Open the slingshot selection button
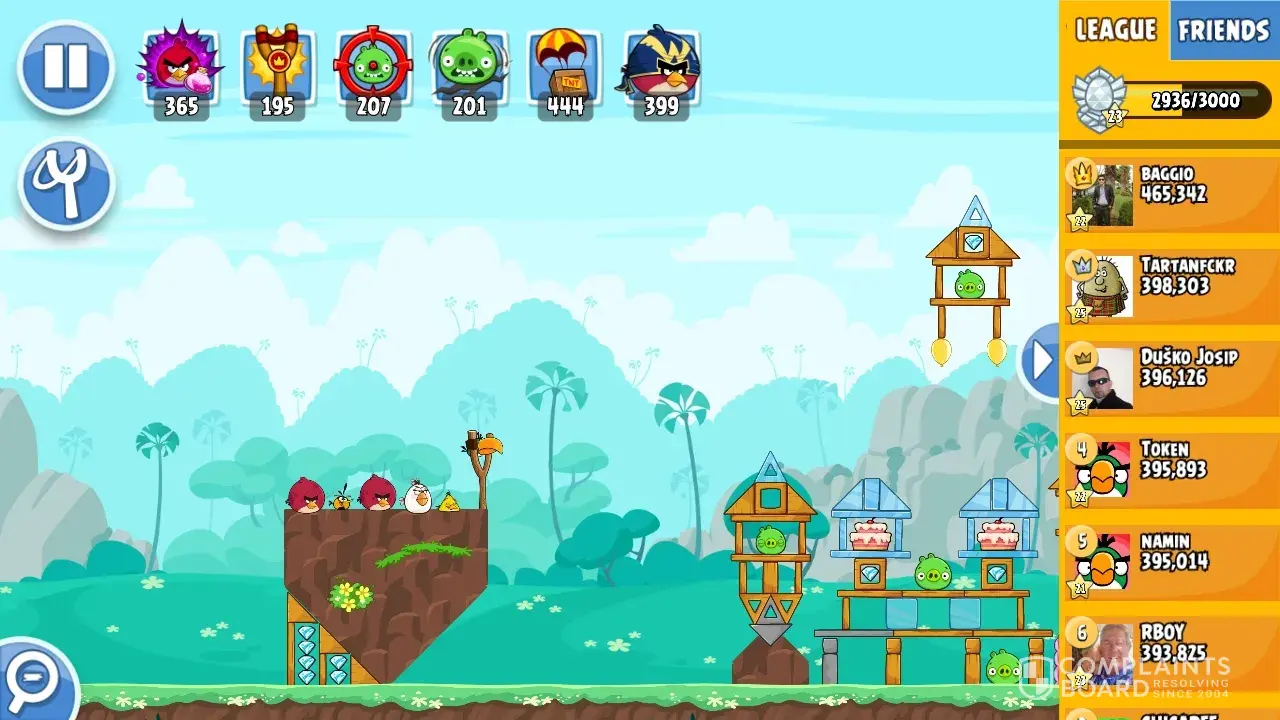Viewport: 1280px width, 720px height. pos(66,184)
